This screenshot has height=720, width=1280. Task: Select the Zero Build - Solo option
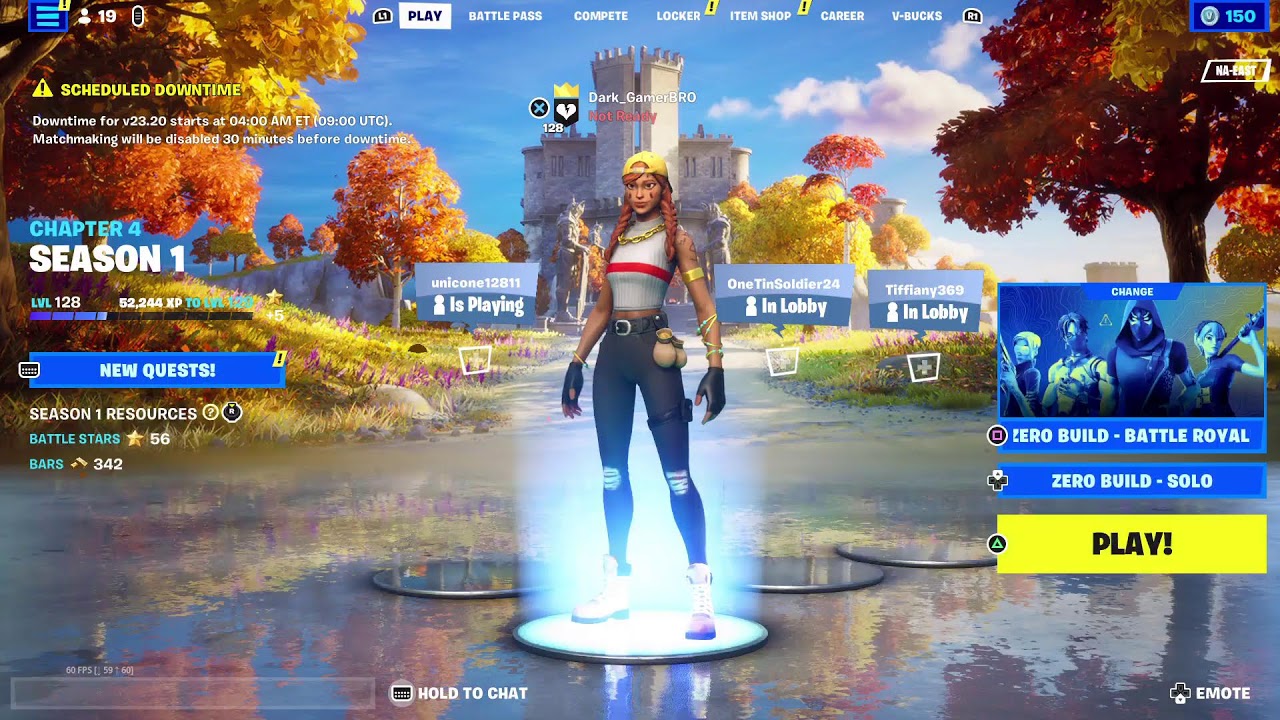(1132, 481)
